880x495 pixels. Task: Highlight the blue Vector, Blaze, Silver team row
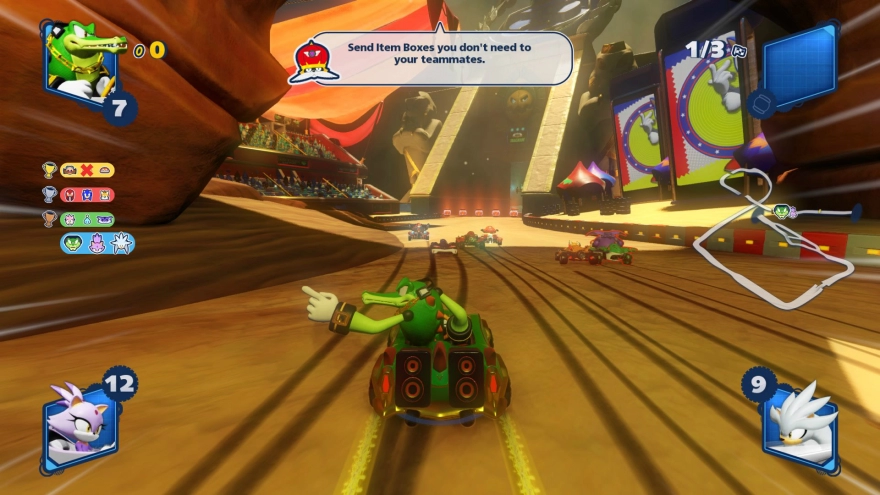coord(96,243)
